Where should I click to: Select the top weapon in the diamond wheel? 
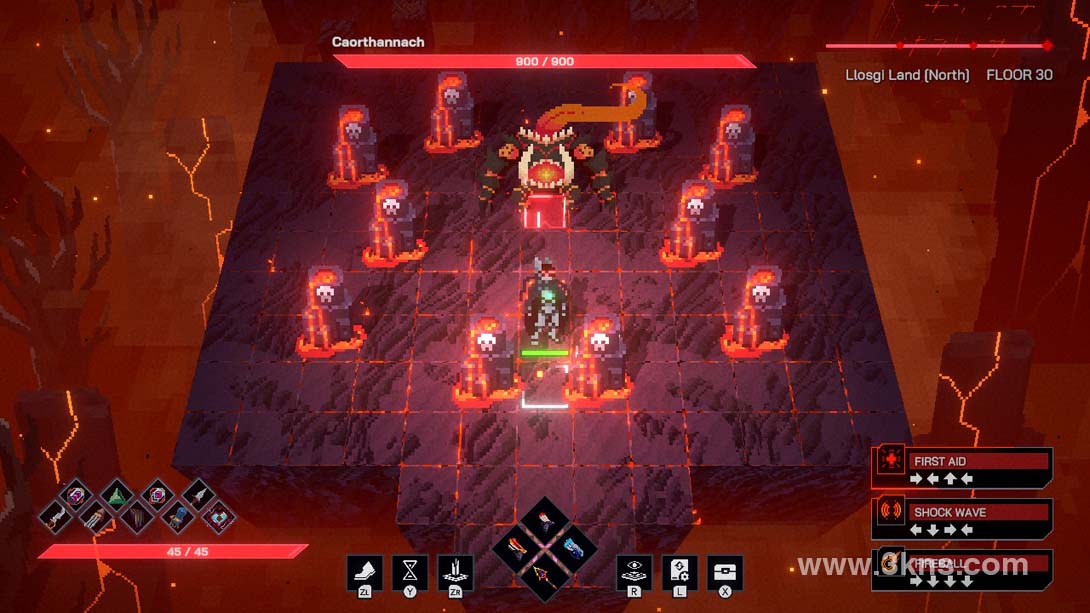click(x=546, y=522)
